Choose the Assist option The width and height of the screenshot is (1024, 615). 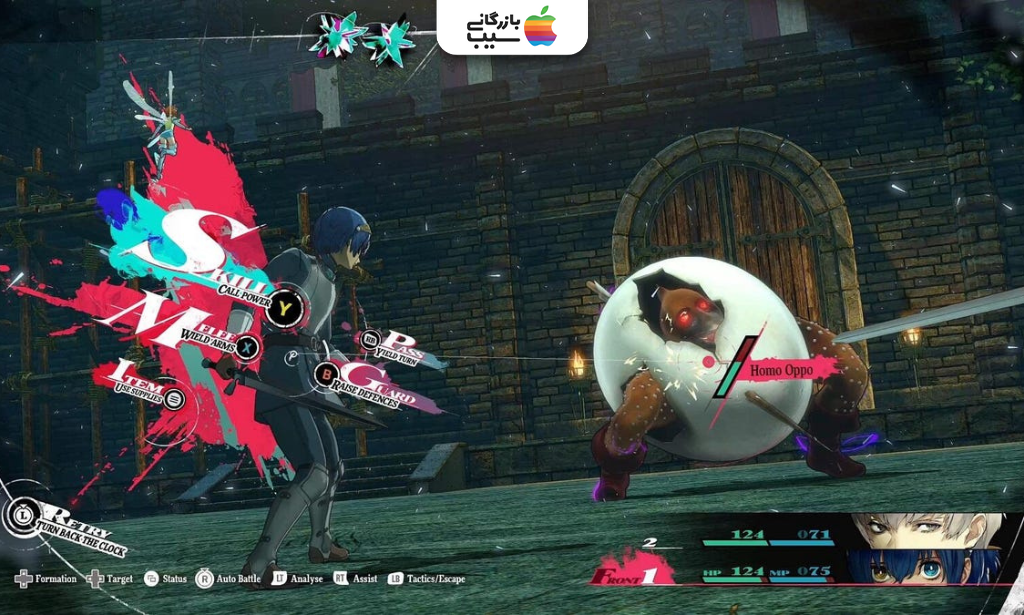pos(355,579)
